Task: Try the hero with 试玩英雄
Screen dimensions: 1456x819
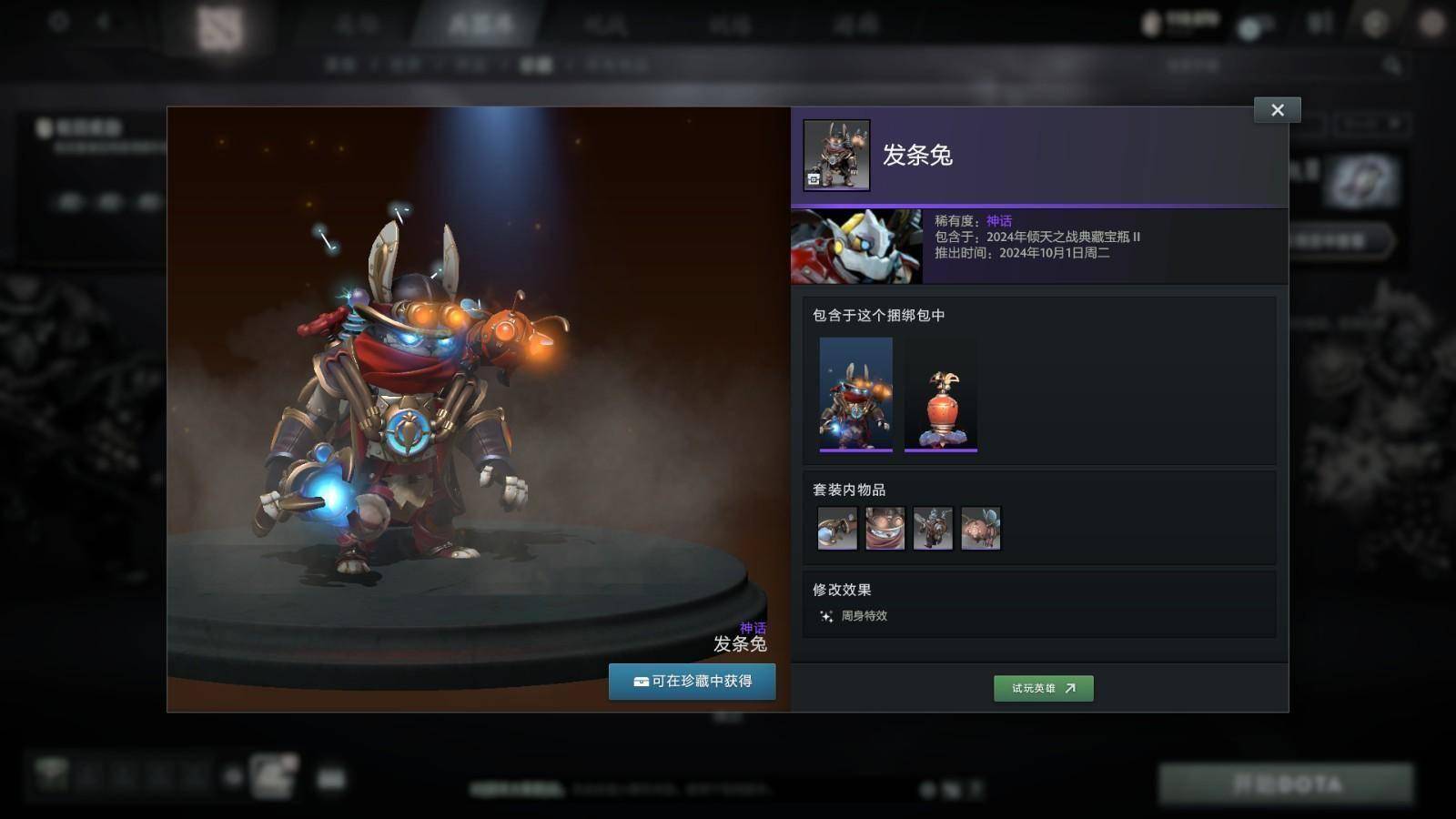Action: 1043,688
